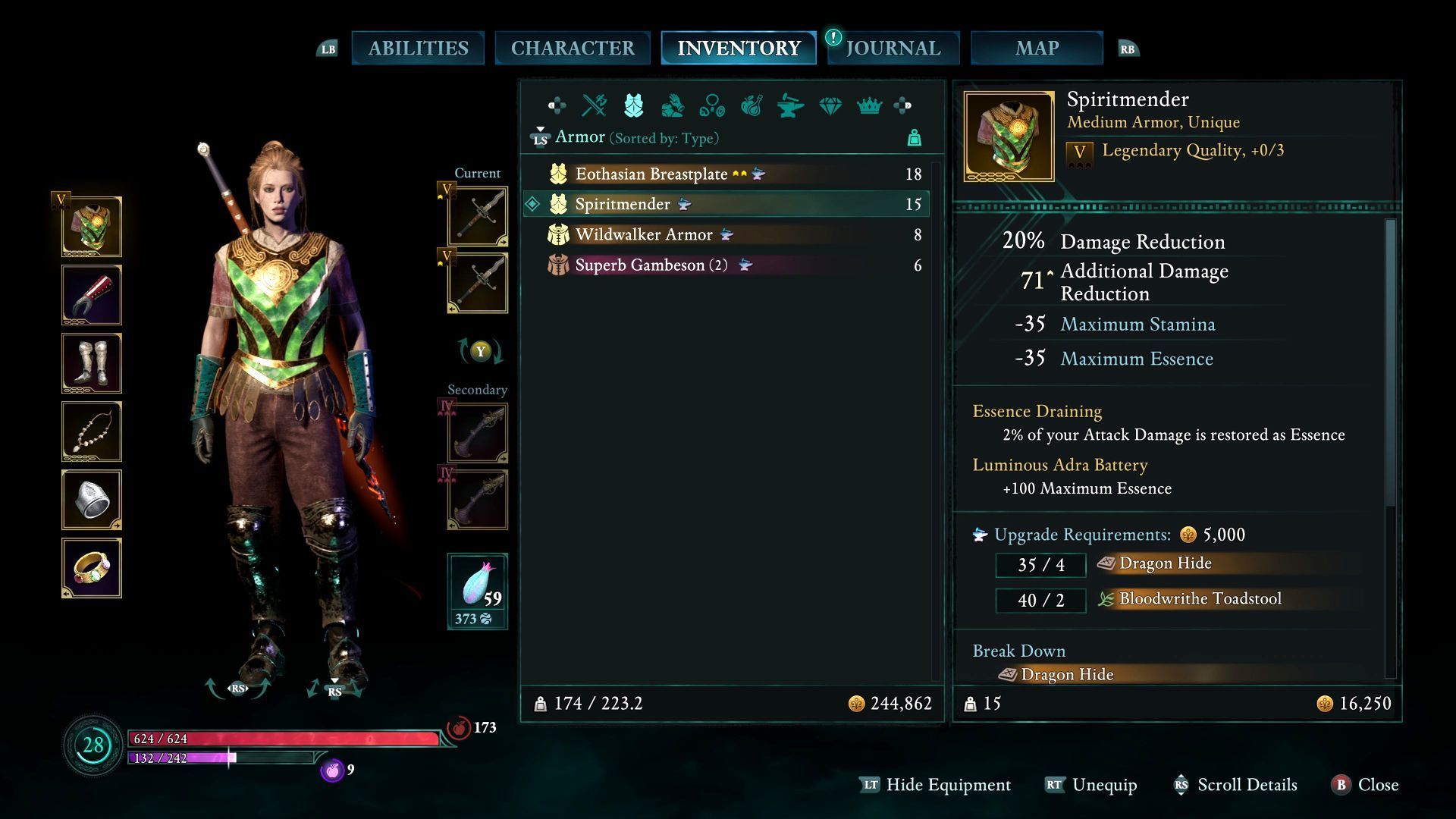1456x819 pixels.
Task: Select the anvil crafting category icon
Action: 790,105
